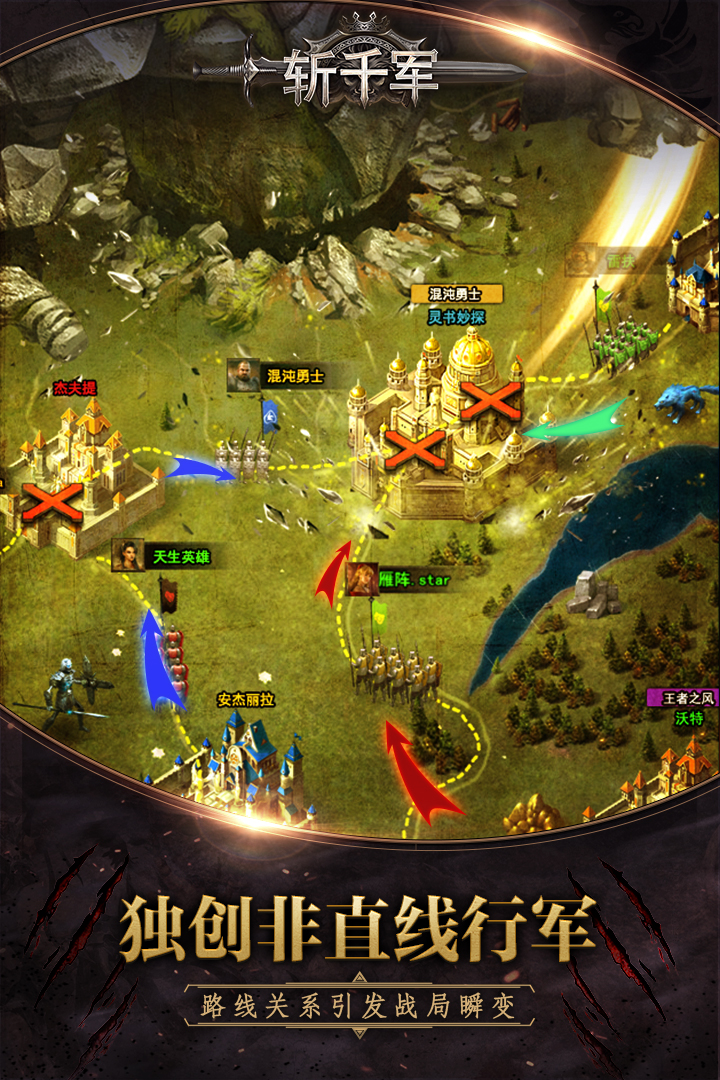Choose the 杰夫提 castle label
Viewport: 720px width, 1080px height.
pos(74,387)
